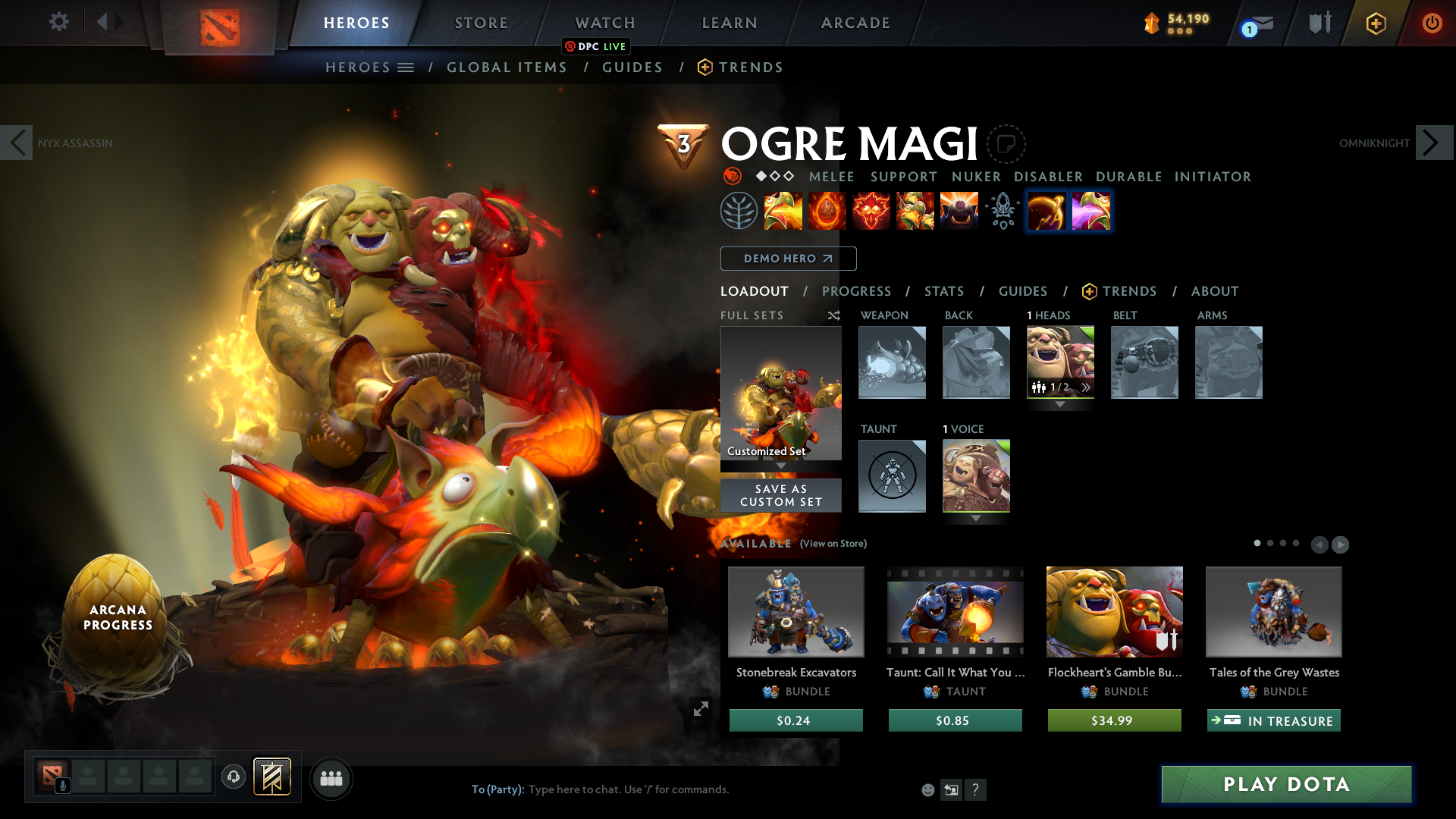Open the Heroes hamburger menu

pos(406,67)
